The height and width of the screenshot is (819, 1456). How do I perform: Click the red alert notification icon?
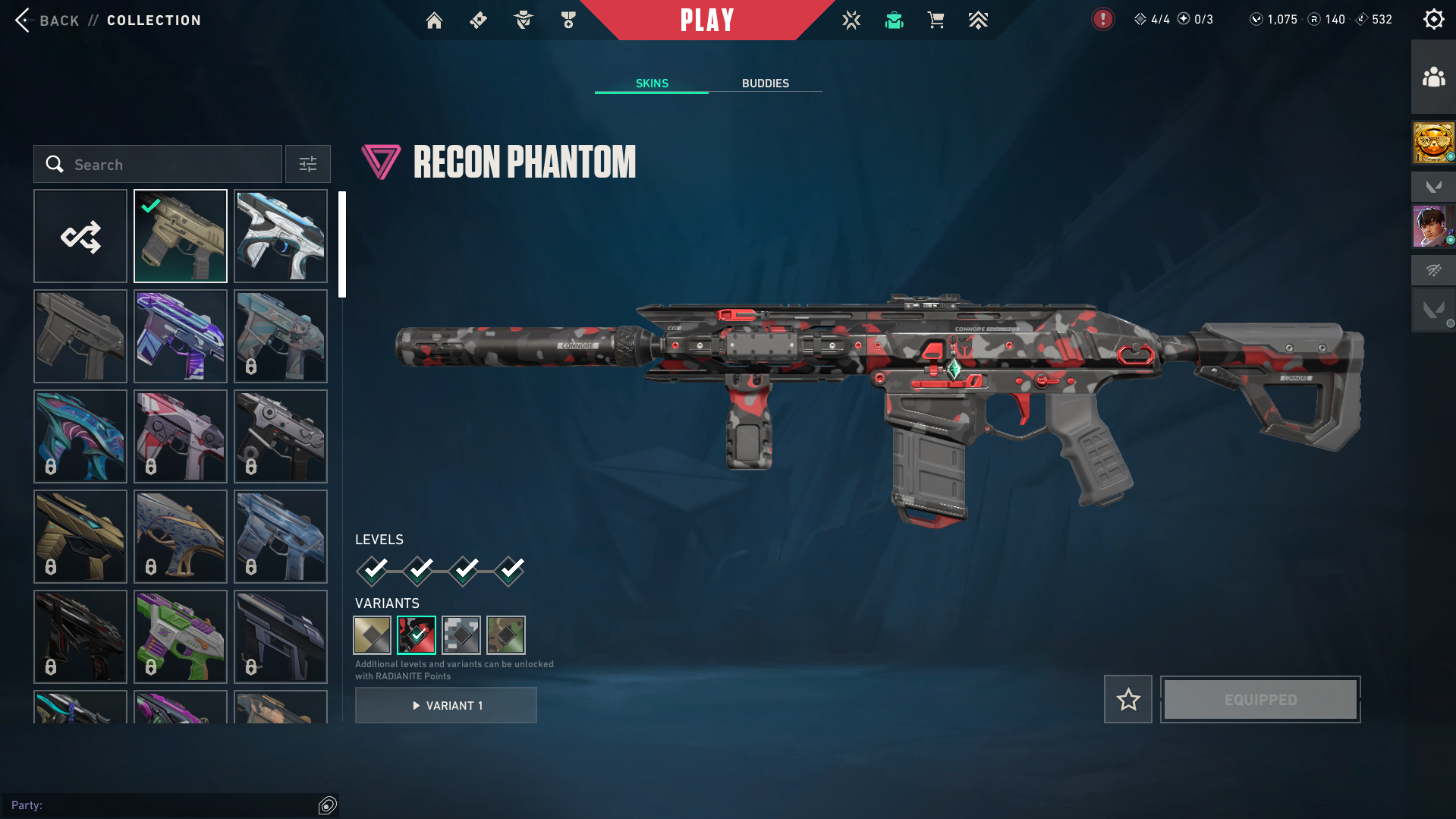tap(1102, 20)
